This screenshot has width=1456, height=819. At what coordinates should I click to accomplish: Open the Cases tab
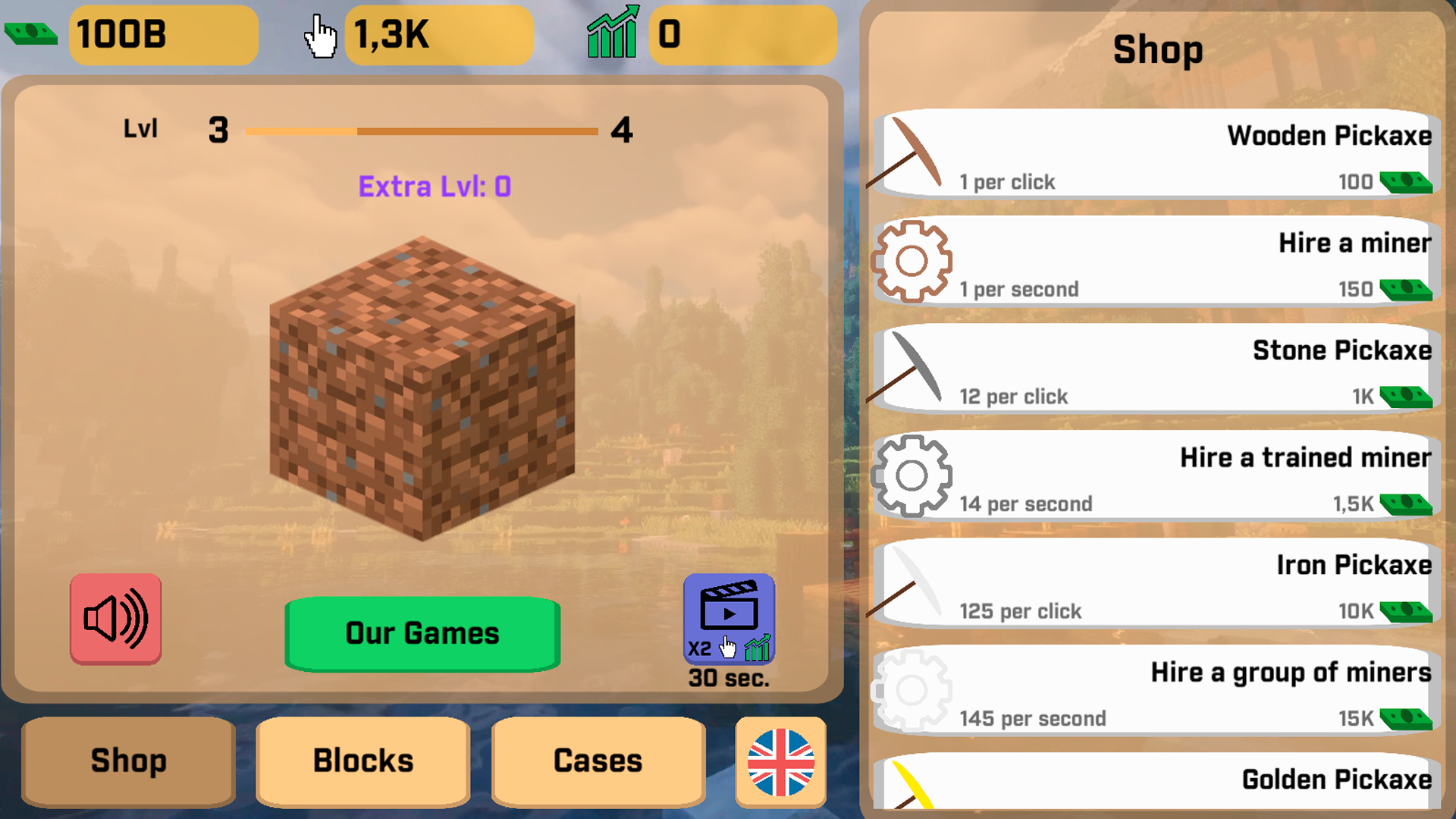[598, 761]
